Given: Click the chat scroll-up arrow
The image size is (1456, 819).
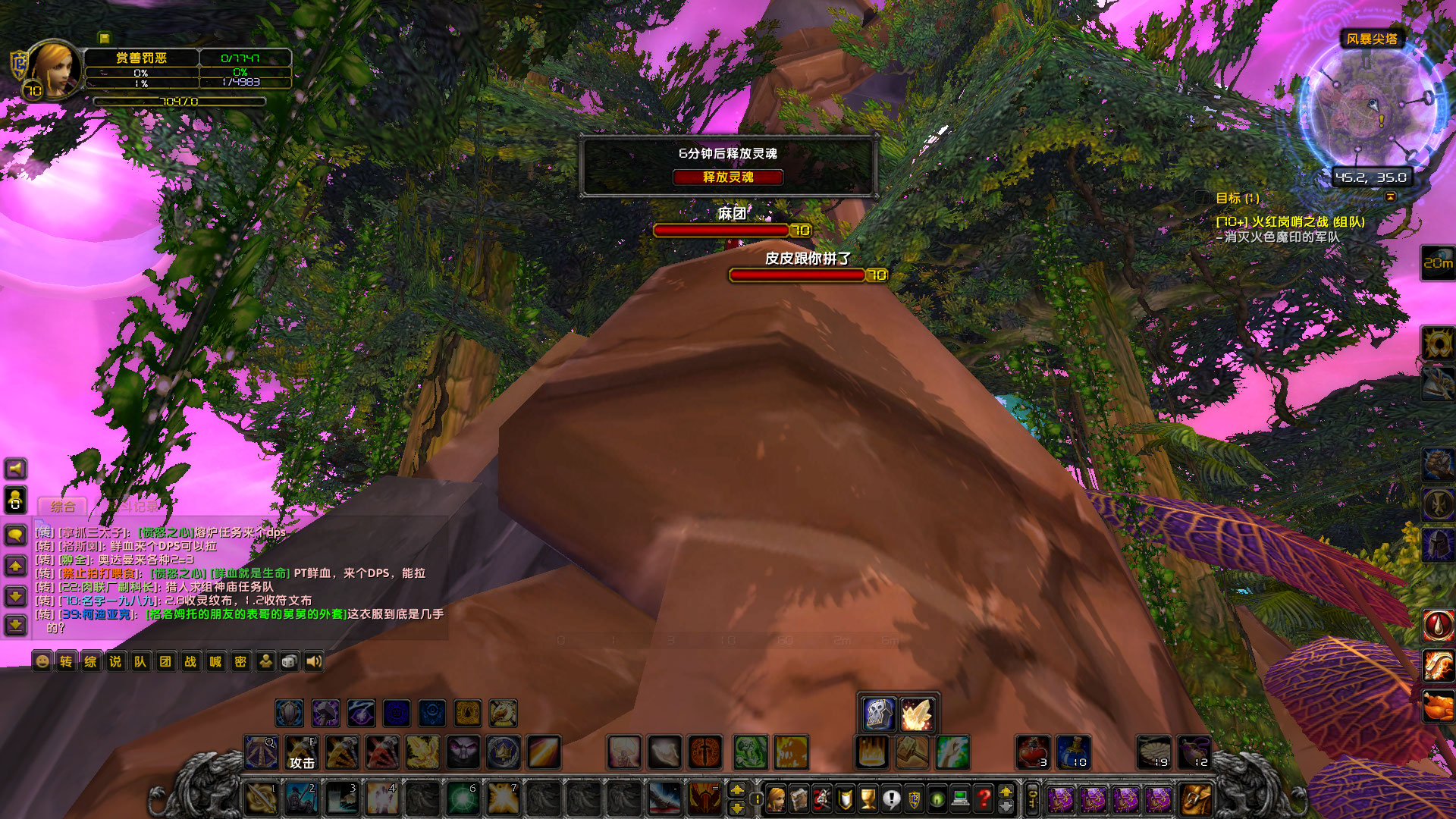Looking at the screenshot, I should [x=14, y=565].
